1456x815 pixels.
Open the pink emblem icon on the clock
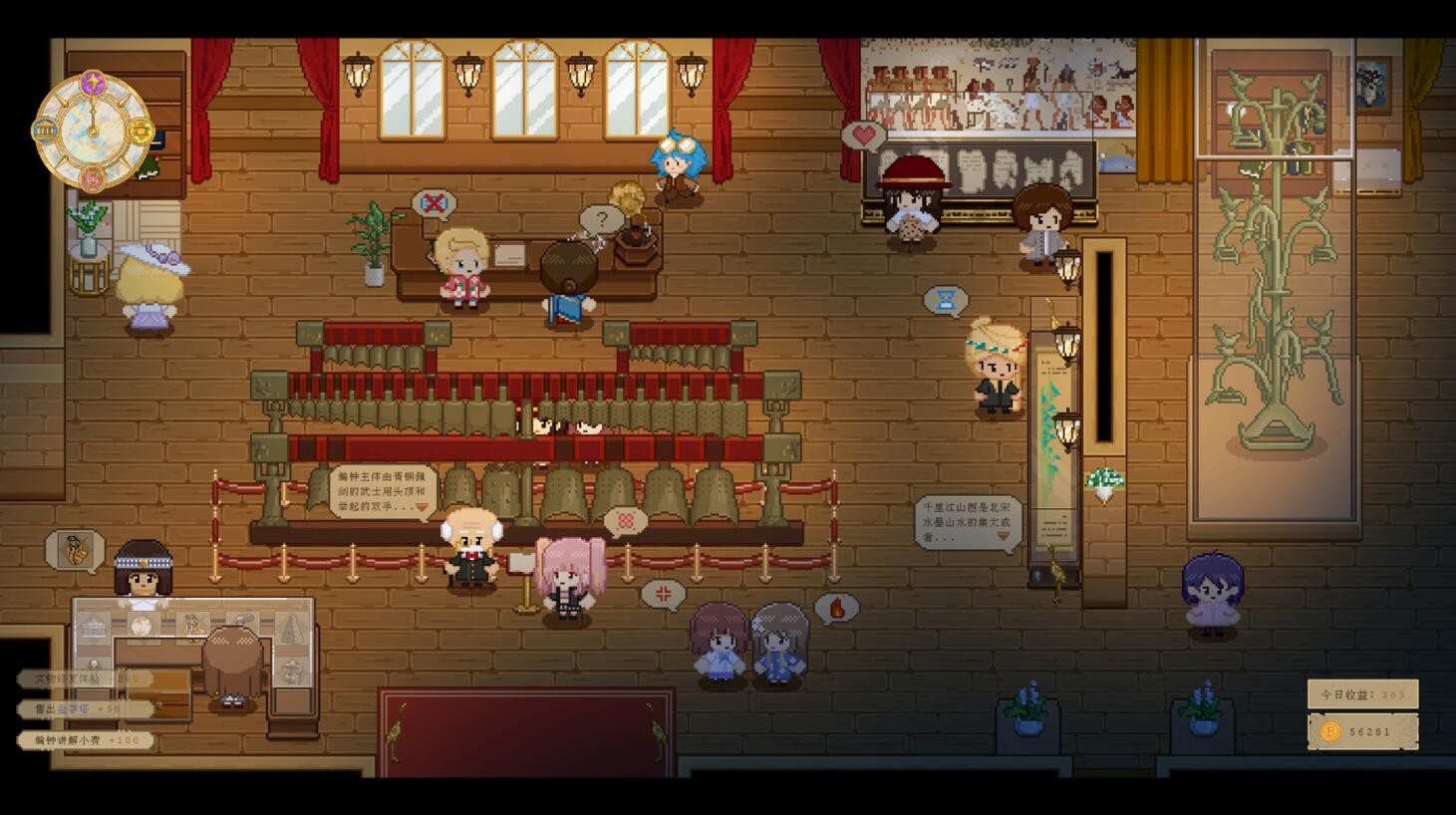point(93,179)
